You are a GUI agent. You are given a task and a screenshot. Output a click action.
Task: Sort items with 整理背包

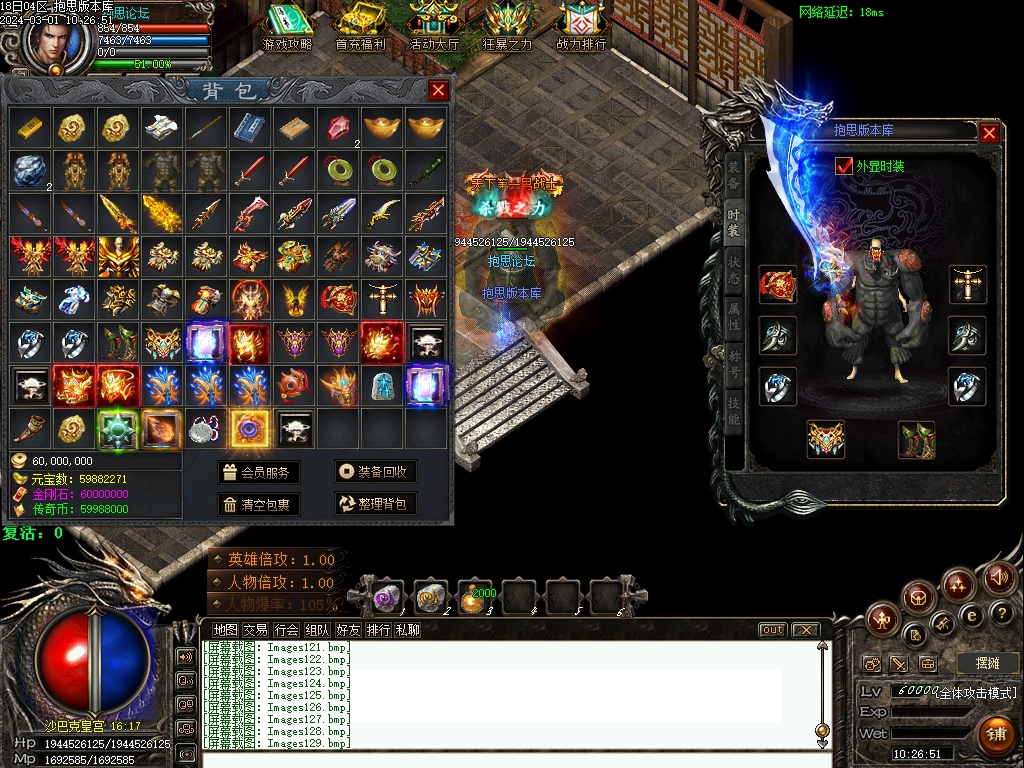[x=375, y=505]
